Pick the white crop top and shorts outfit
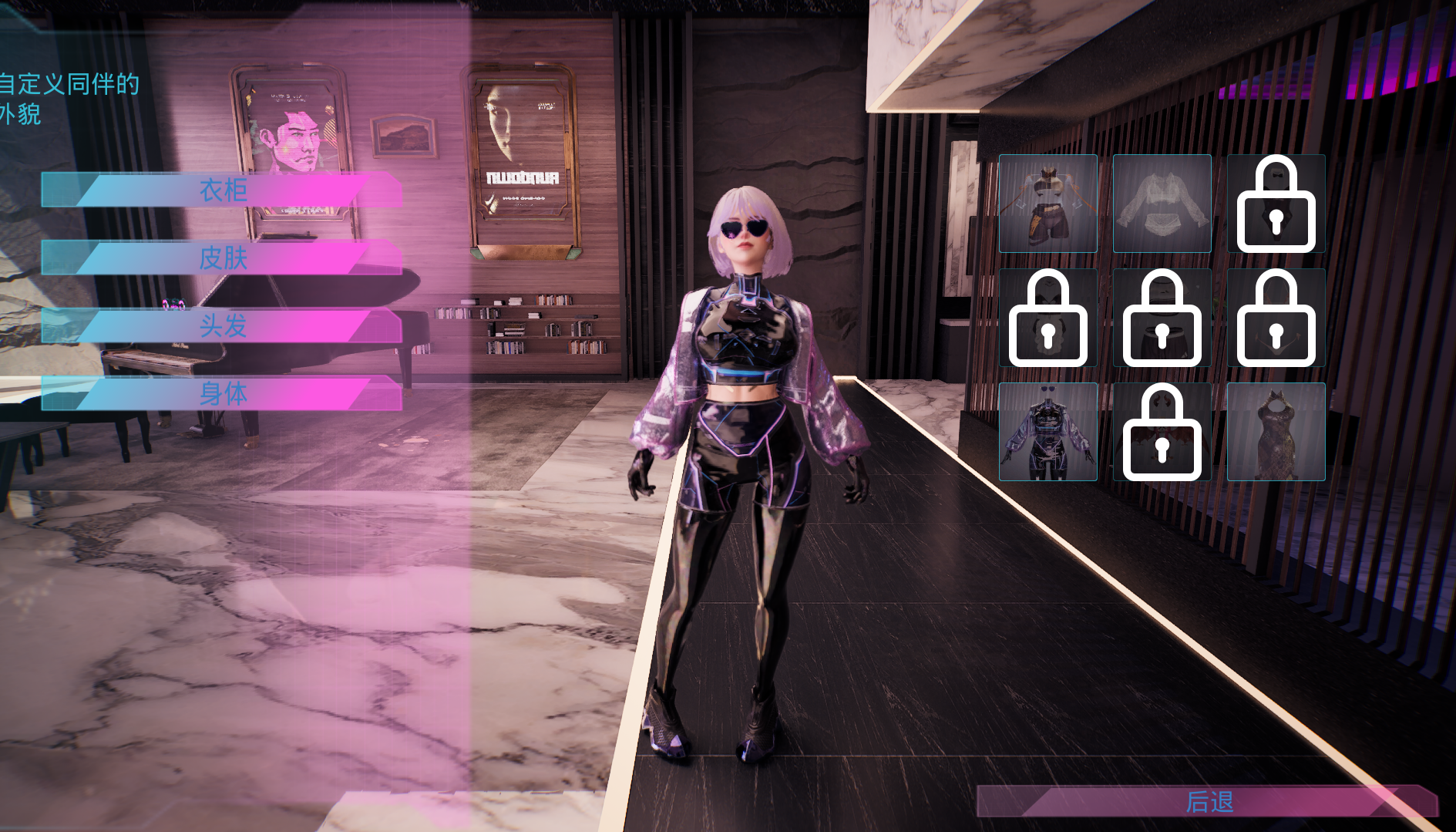 pos(1047,204)
